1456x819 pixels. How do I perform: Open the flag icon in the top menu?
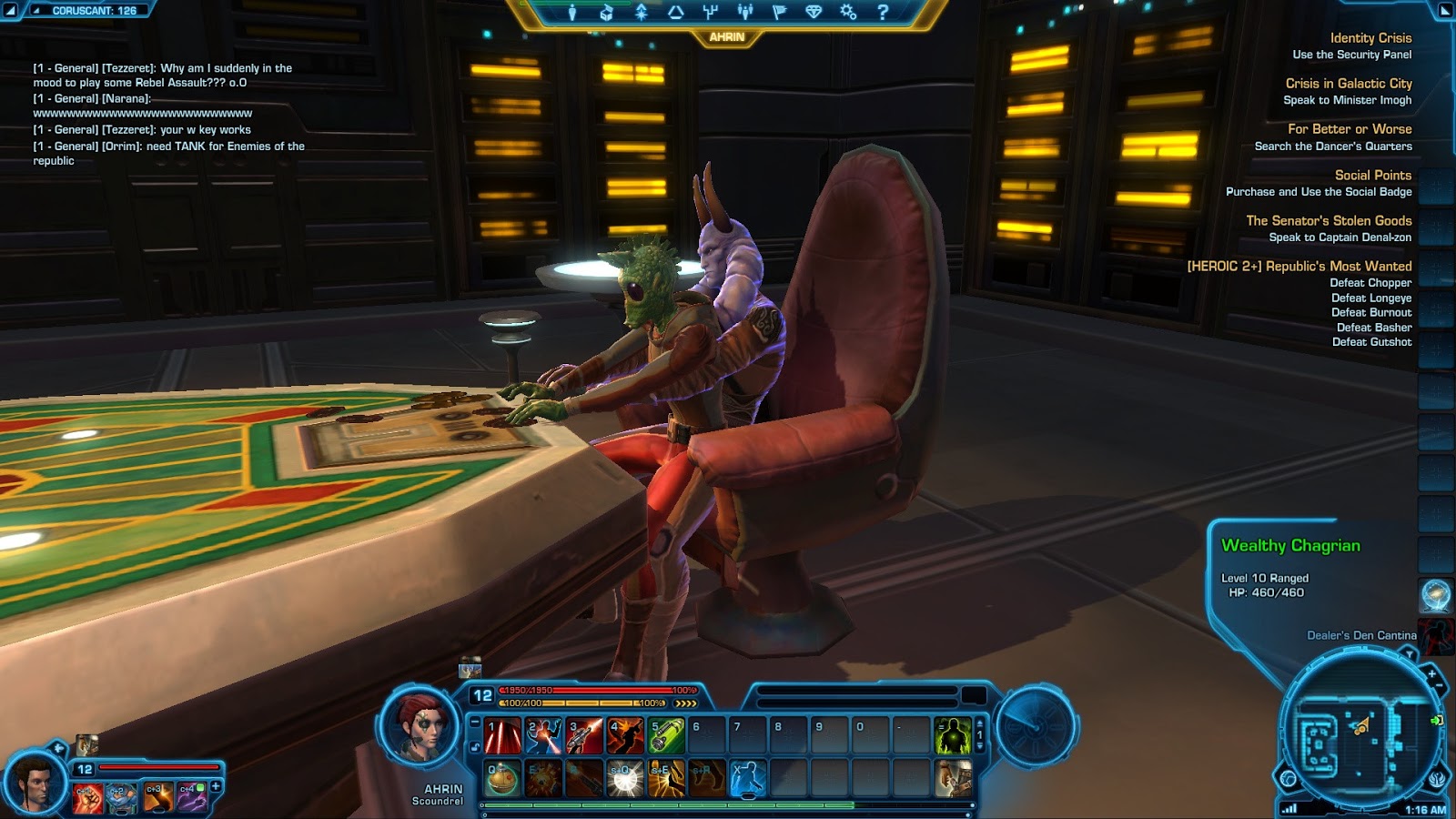click(779, 12)
